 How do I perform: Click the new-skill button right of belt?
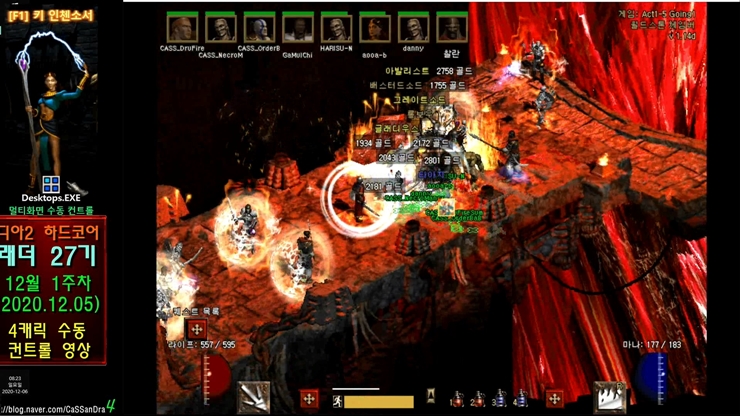tap(554, 399)
